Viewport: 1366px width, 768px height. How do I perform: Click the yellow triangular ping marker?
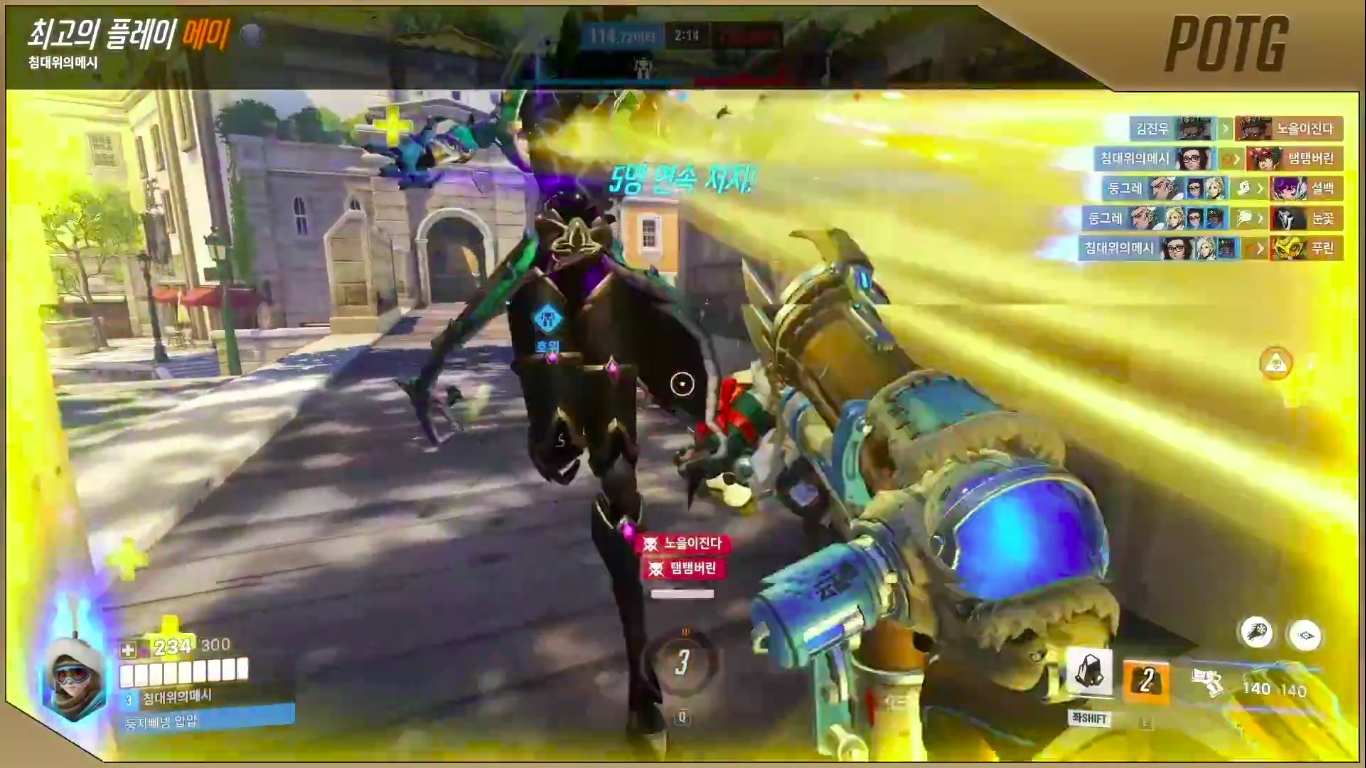[1275, 362]
